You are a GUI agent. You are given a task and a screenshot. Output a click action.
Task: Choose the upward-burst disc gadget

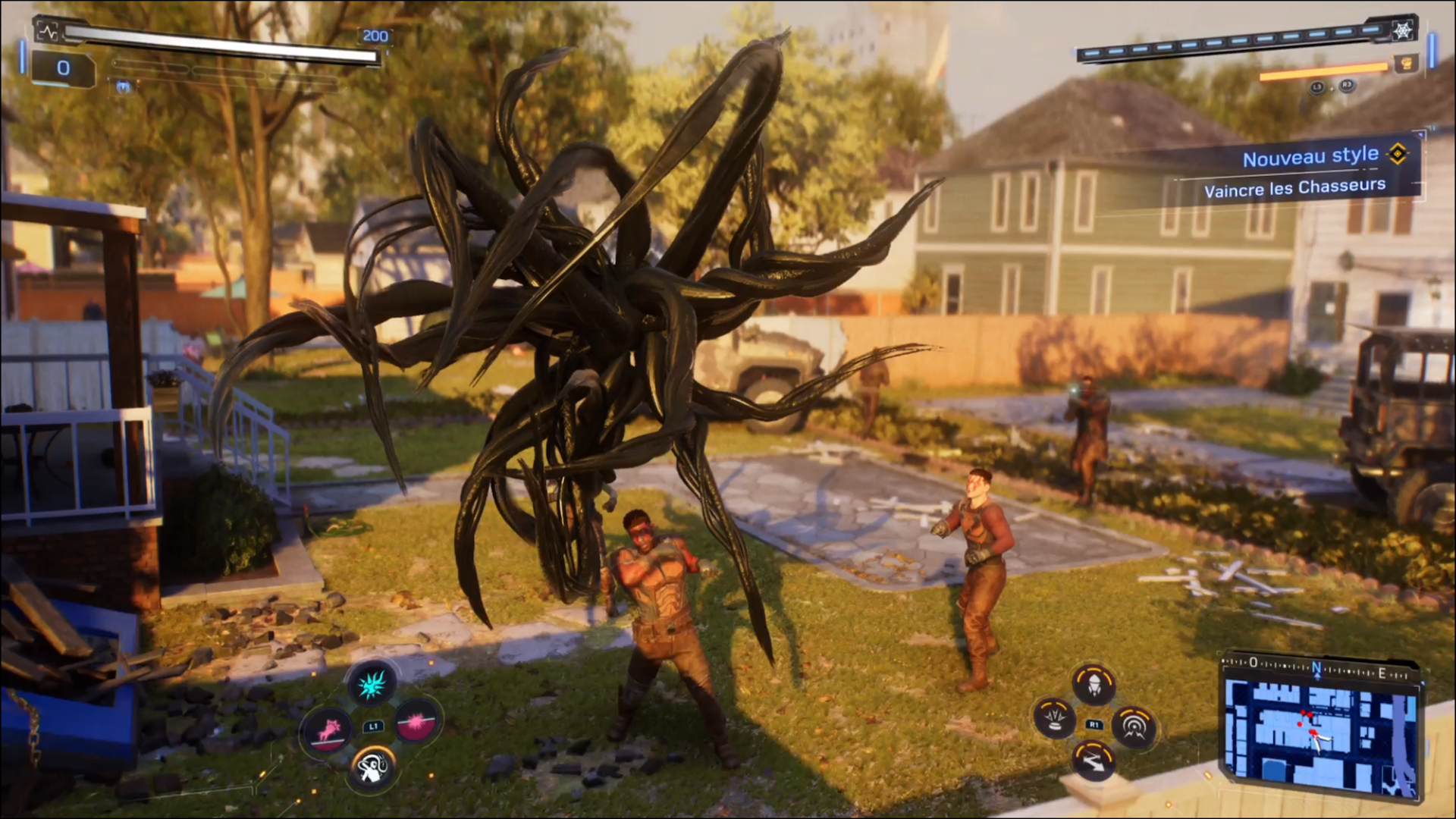pos(1054,718)
